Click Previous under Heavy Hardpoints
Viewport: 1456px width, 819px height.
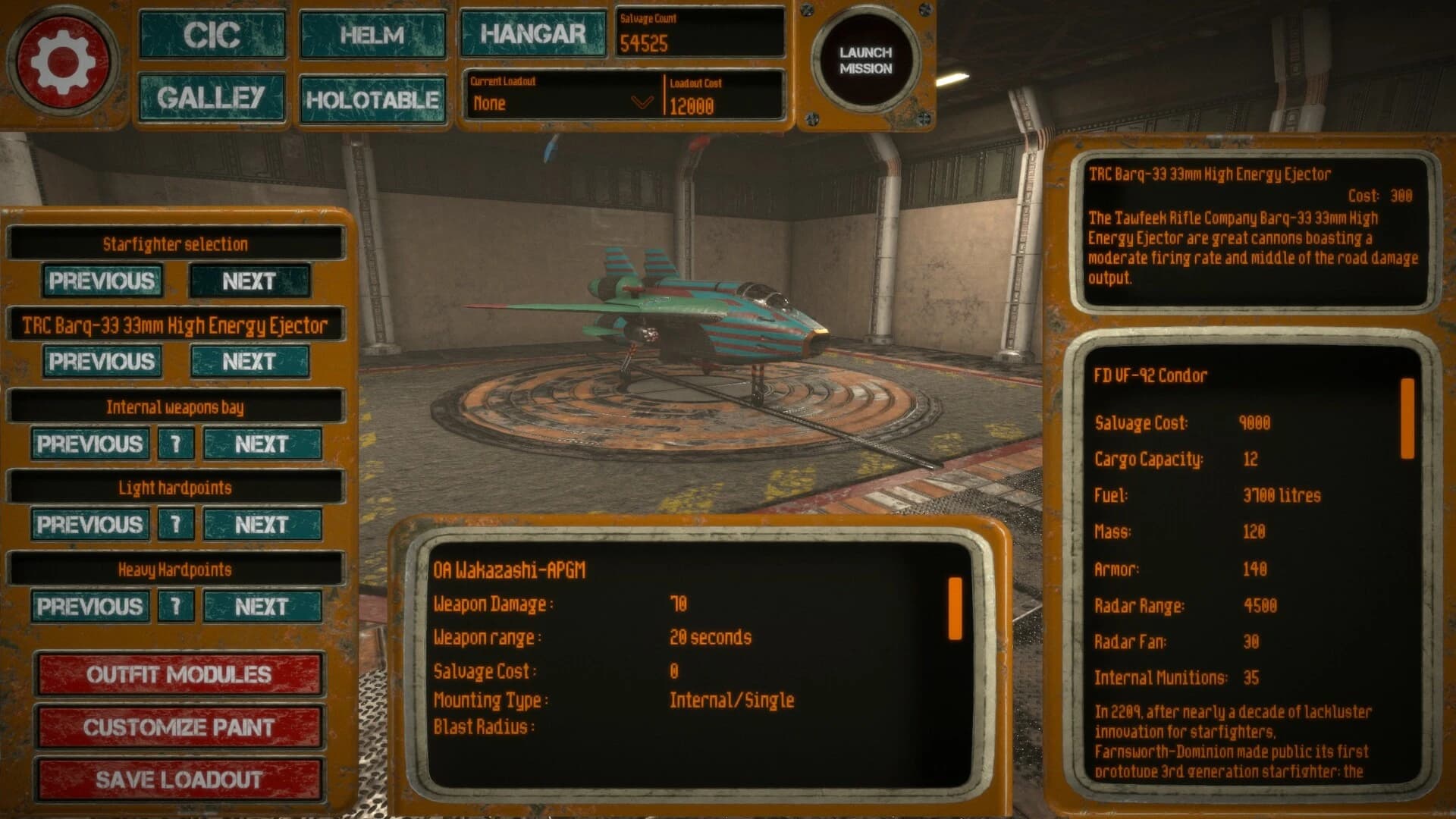pyautogui.click(x=89, y=607)
